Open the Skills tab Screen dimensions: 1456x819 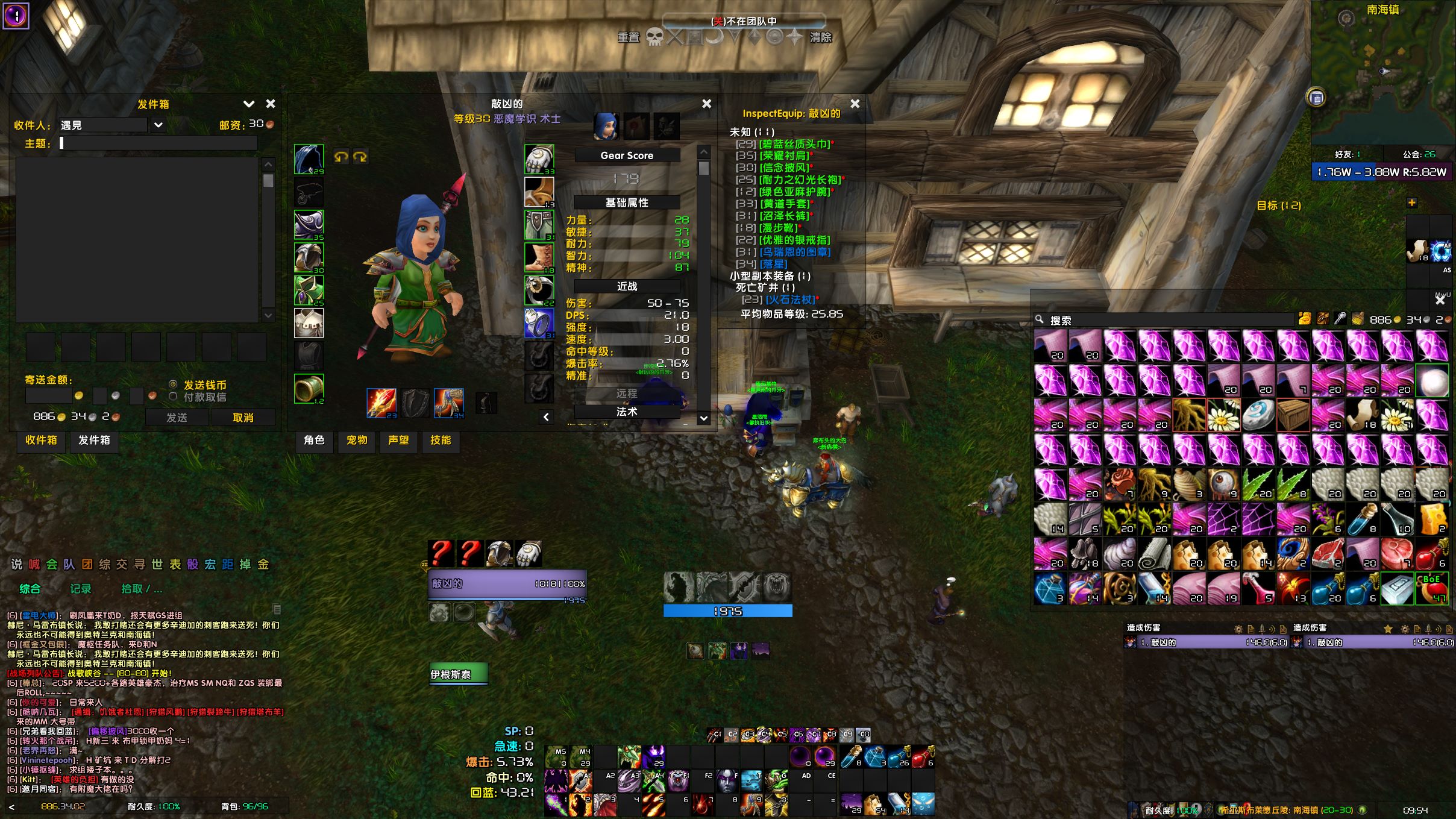pyautogui.click(x=441, y=441)
